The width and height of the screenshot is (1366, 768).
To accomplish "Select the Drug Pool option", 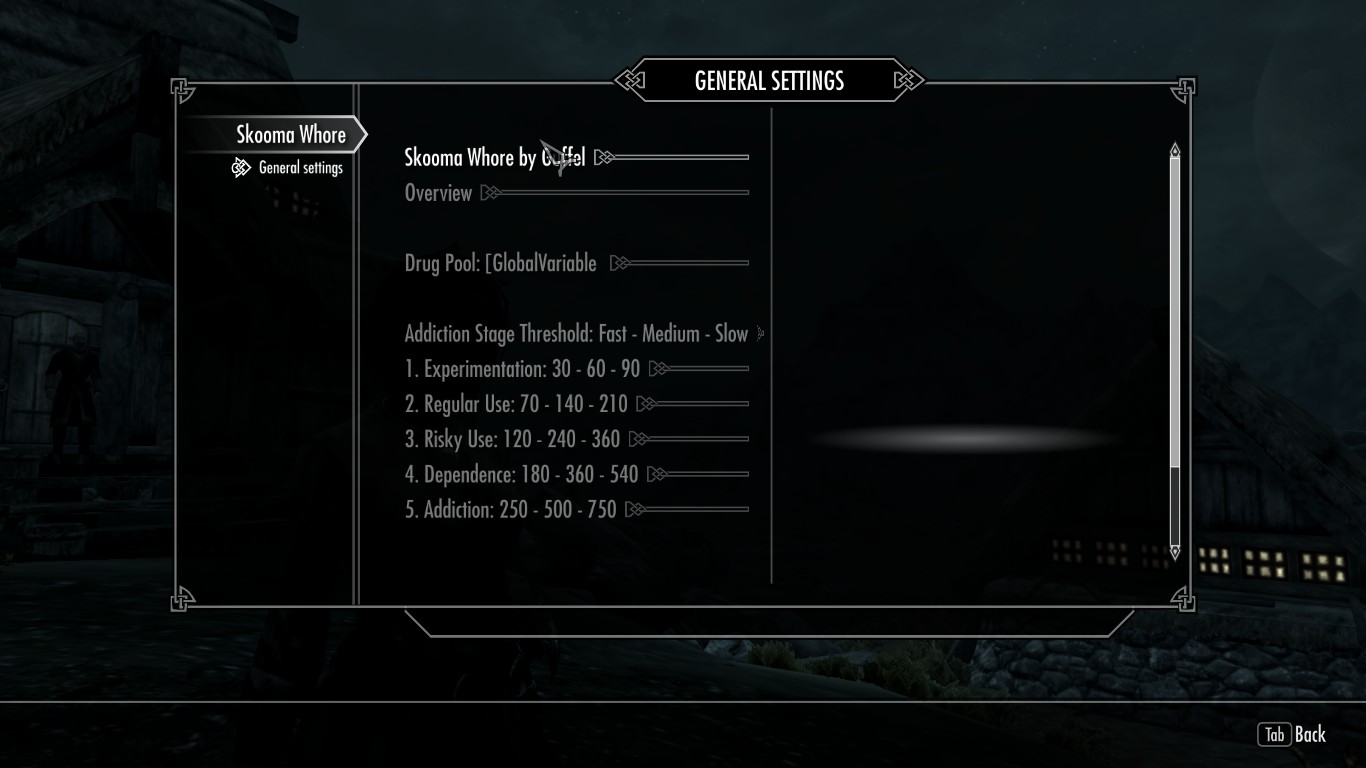I will tap(500, 264).
